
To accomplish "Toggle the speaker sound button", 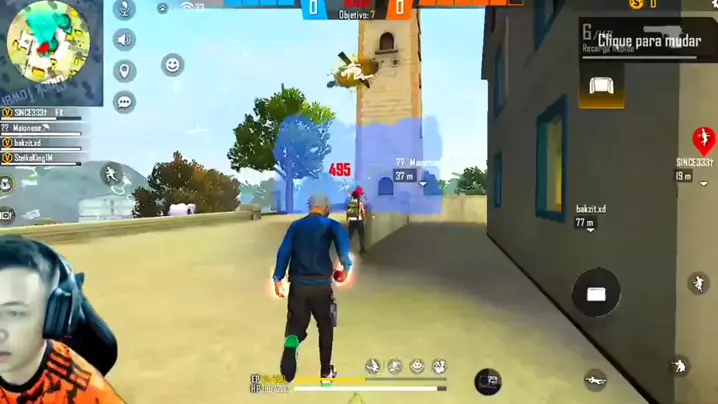I will pos(125,40).
